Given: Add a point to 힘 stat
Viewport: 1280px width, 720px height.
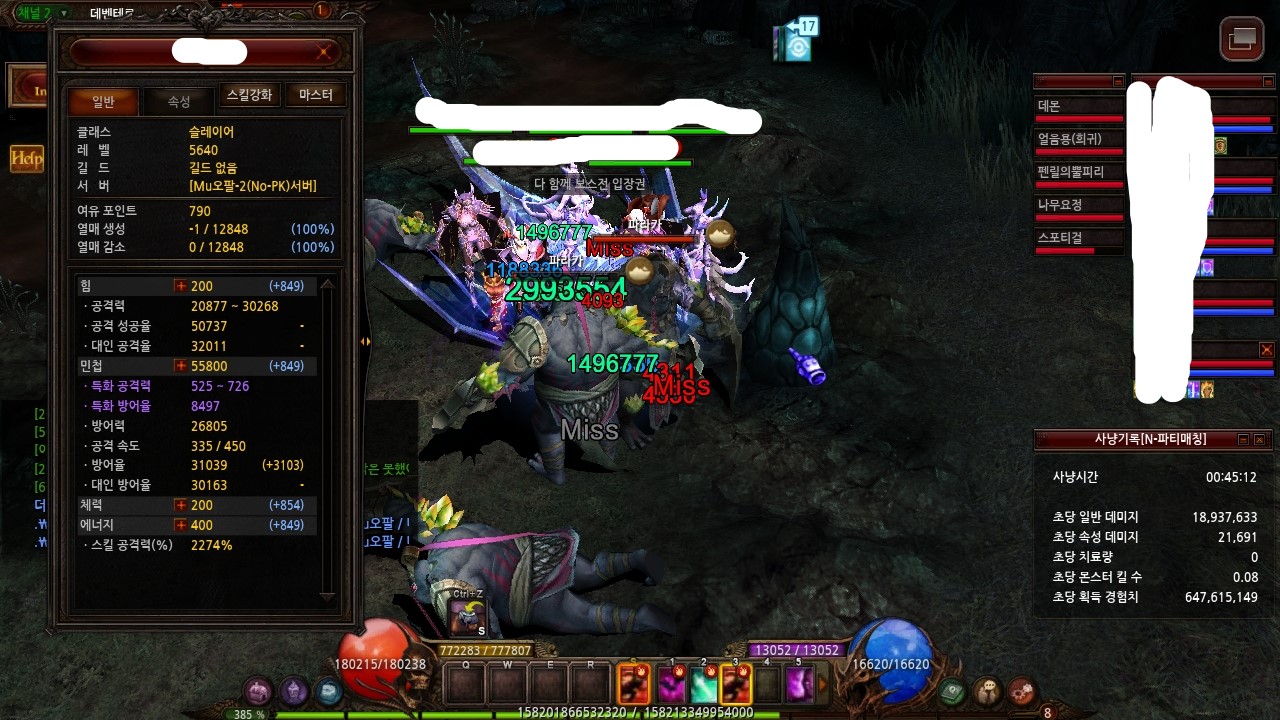Looking at the screenshot, I should [x=181, y=286].
